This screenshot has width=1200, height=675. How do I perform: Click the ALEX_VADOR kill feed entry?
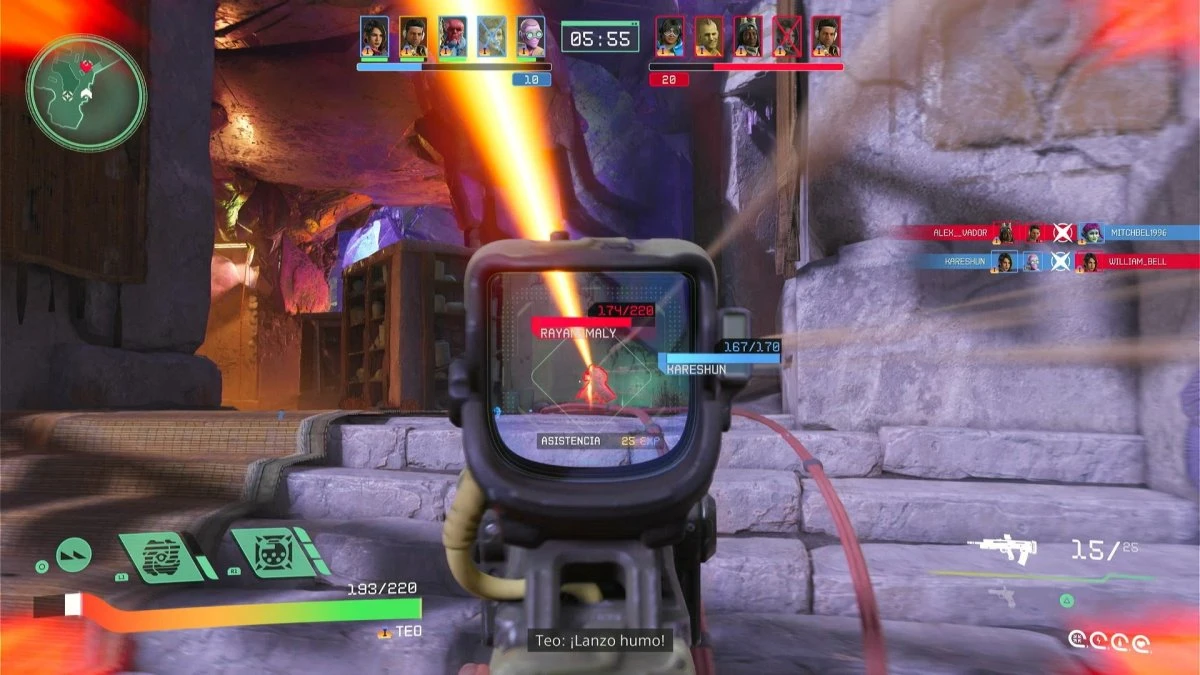(961, 233)
